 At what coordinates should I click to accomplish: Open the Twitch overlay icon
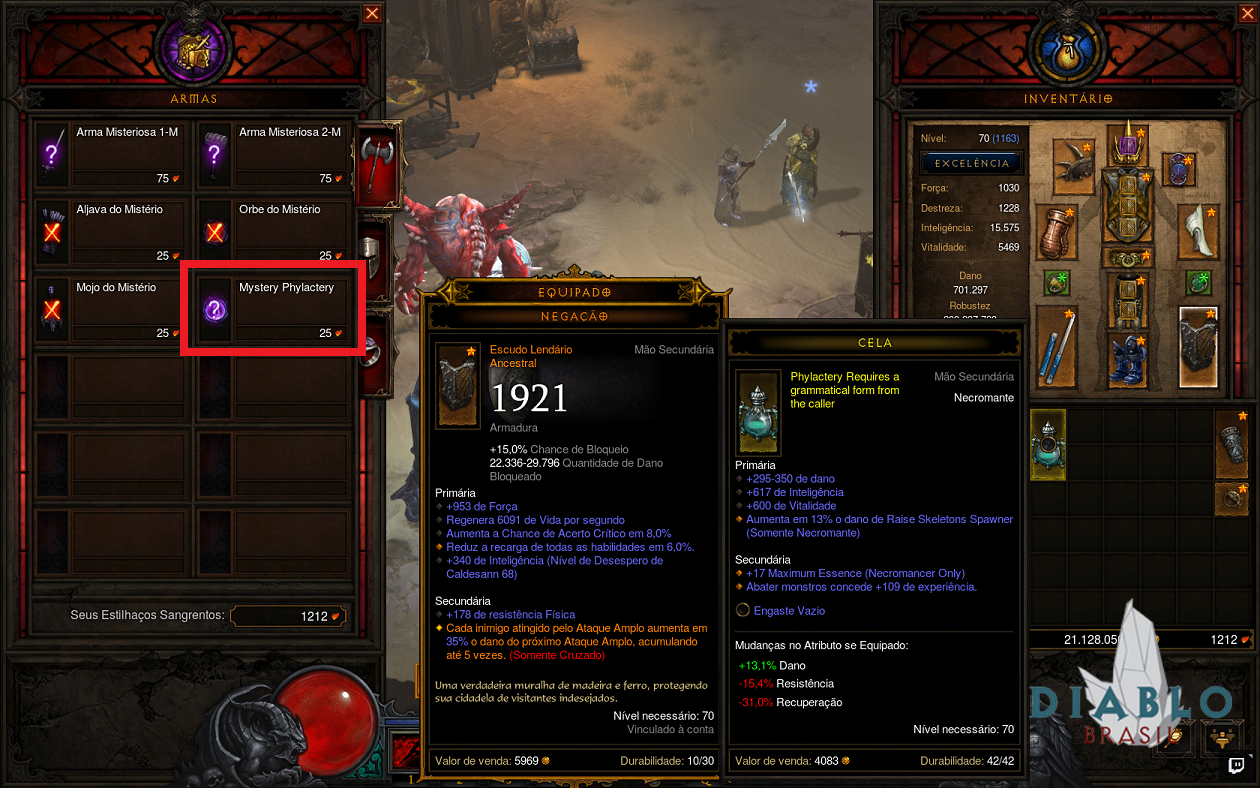[1237, 767]
